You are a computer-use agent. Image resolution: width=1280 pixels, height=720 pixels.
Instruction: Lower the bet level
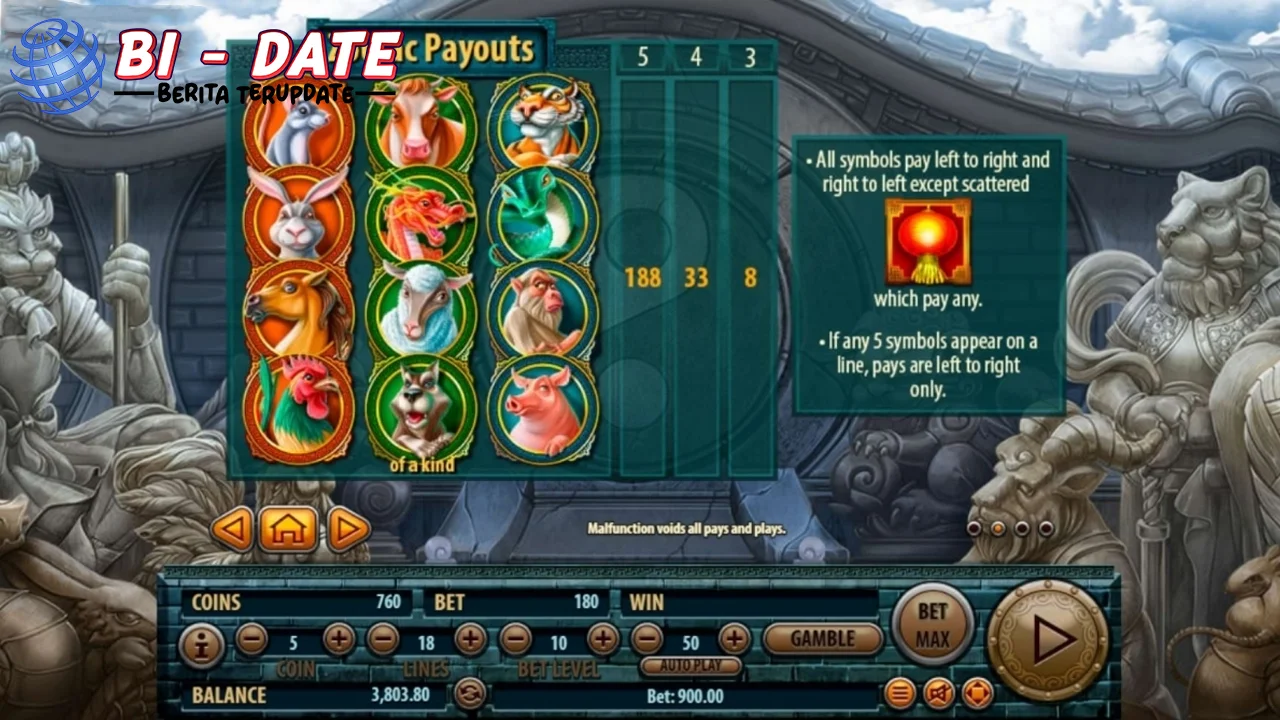point(516,638)
